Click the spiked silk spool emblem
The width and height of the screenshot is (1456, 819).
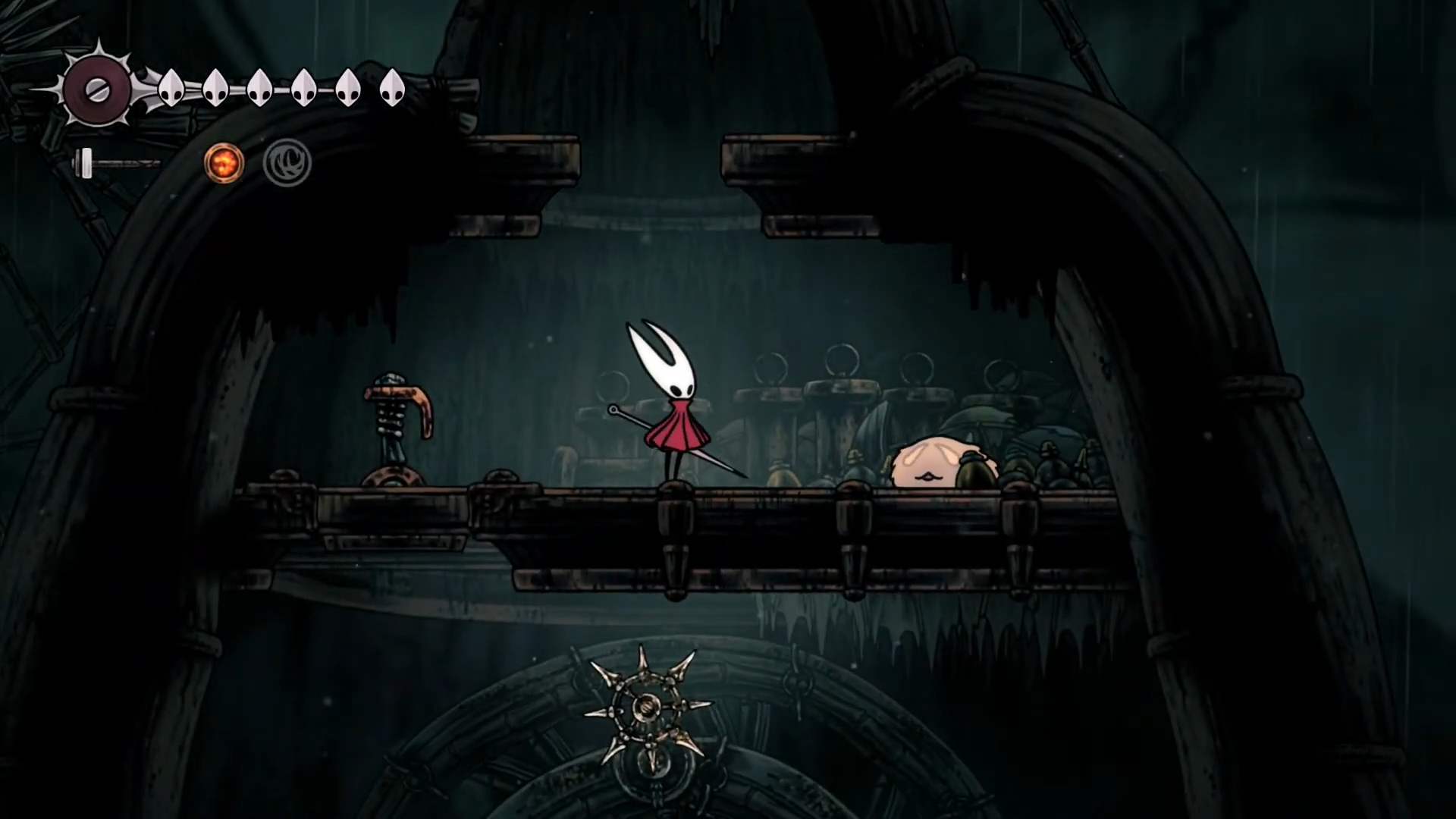click(x=98, y=90)
